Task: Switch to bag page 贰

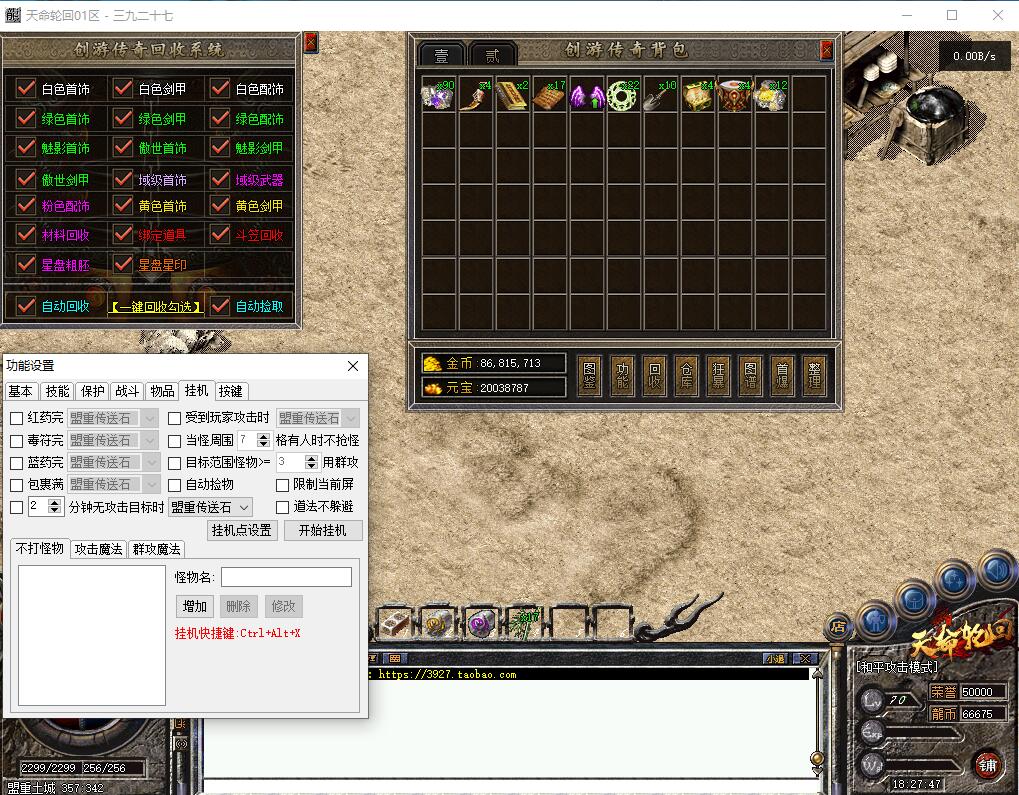Action: tap(492, 56)
